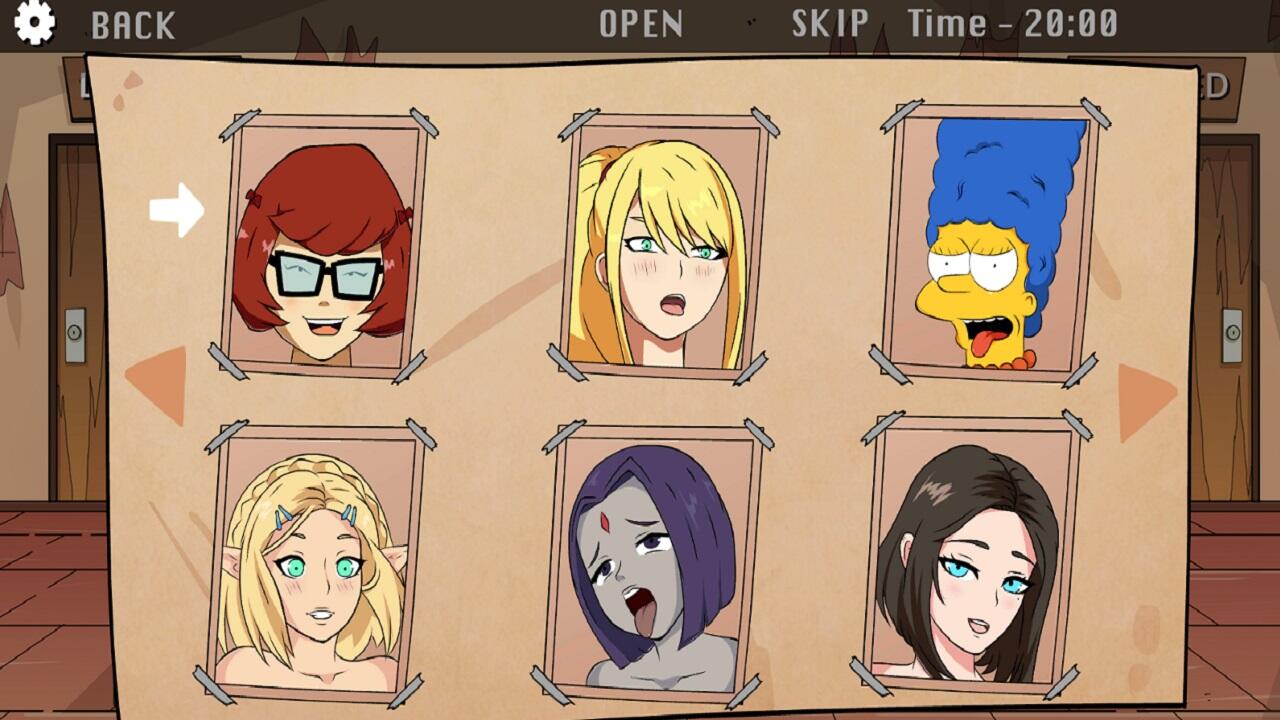Choose the blue-haired yellow character portrait

coord(993,243)
